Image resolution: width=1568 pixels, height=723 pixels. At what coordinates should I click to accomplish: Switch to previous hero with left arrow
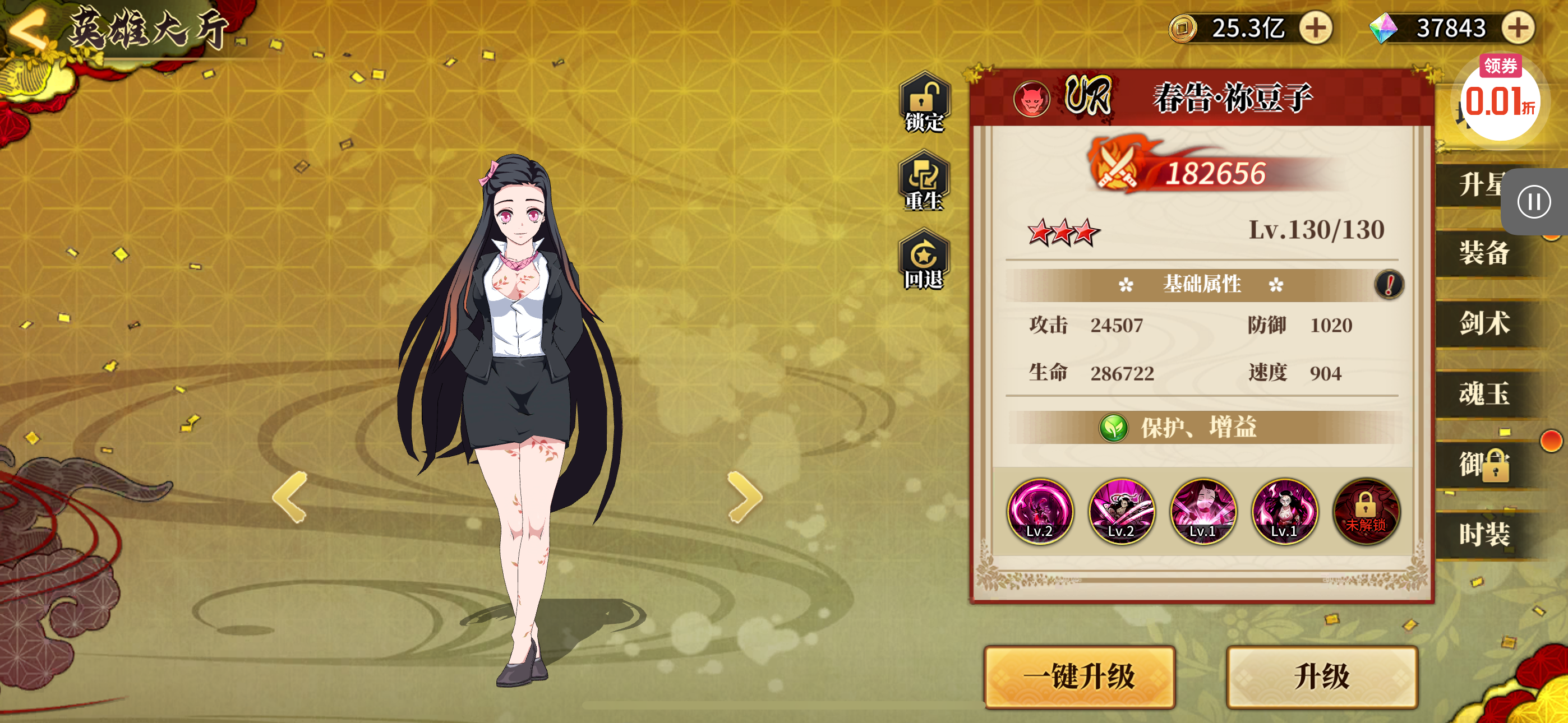point(290,497)
